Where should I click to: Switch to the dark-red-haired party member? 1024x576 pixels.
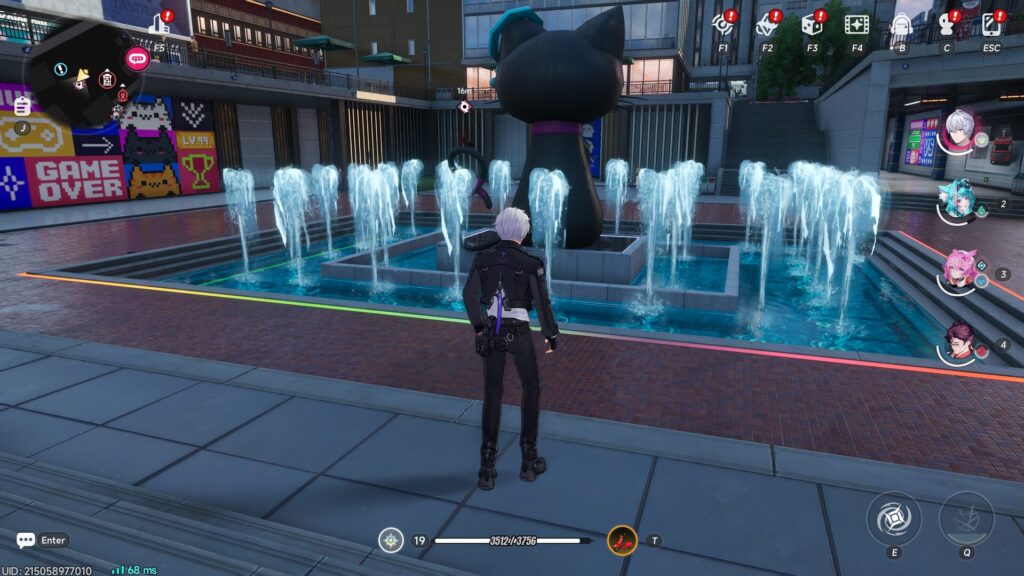coord(959,342)
